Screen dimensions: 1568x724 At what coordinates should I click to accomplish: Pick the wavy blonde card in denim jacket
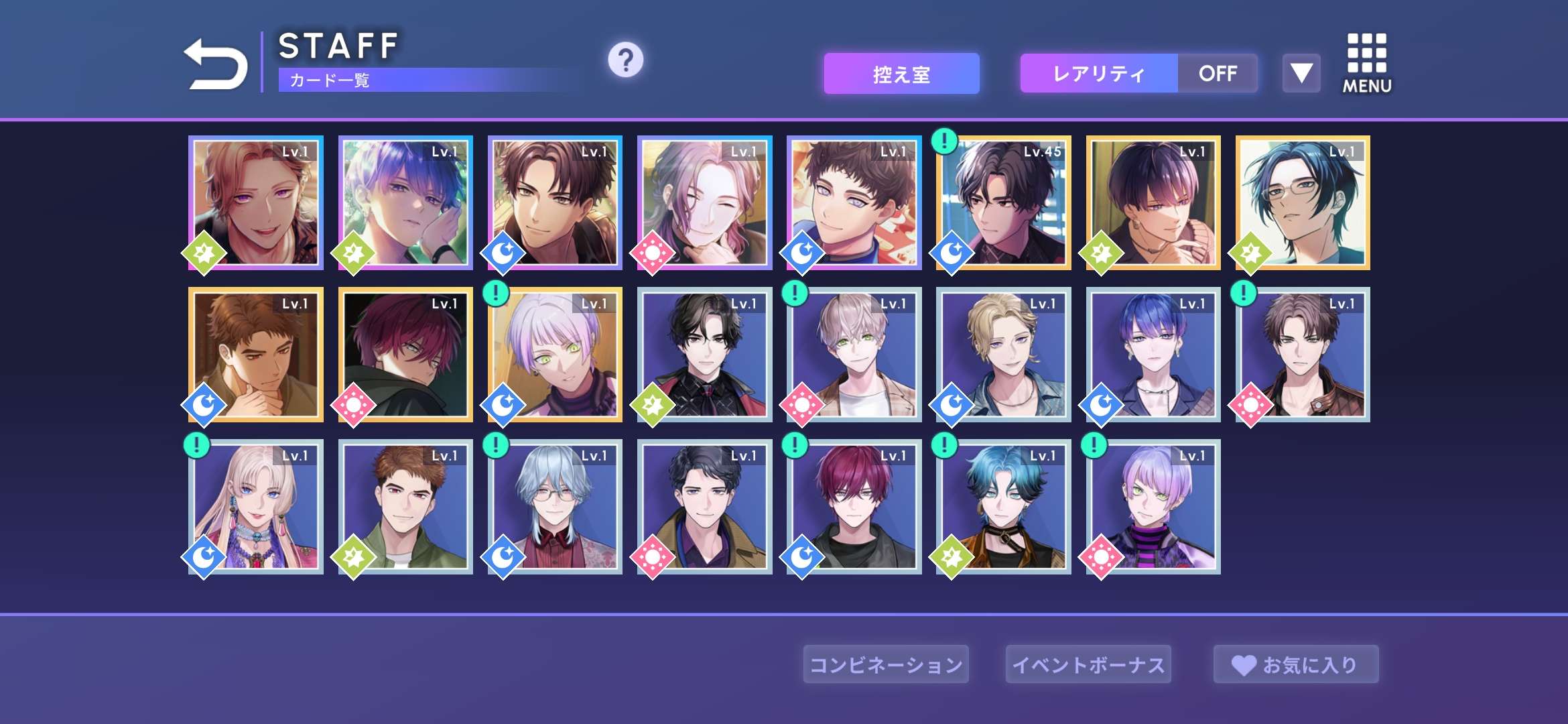[x=1004, y=355]
